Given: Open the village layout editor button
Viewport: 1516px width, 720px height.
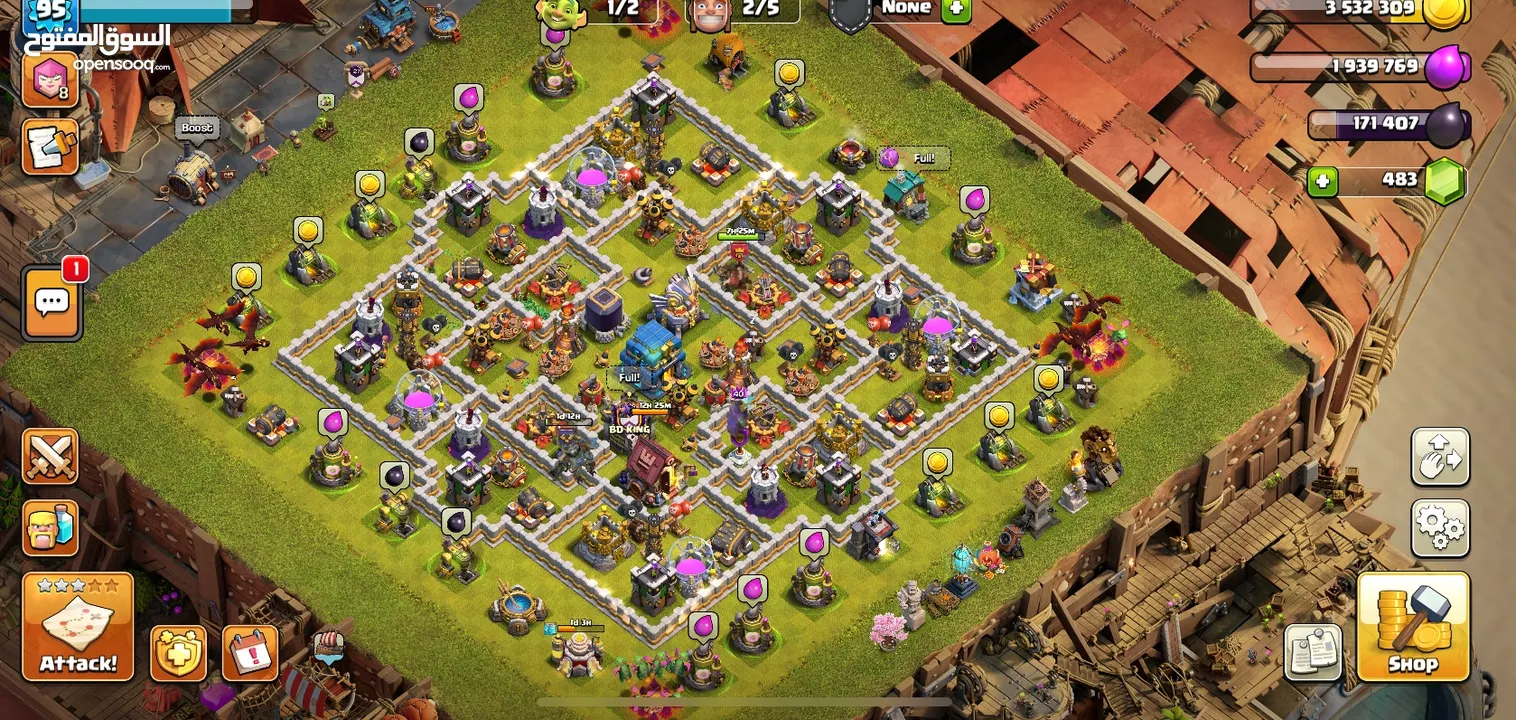Looking at the screenshot, I should point(1440,457).
